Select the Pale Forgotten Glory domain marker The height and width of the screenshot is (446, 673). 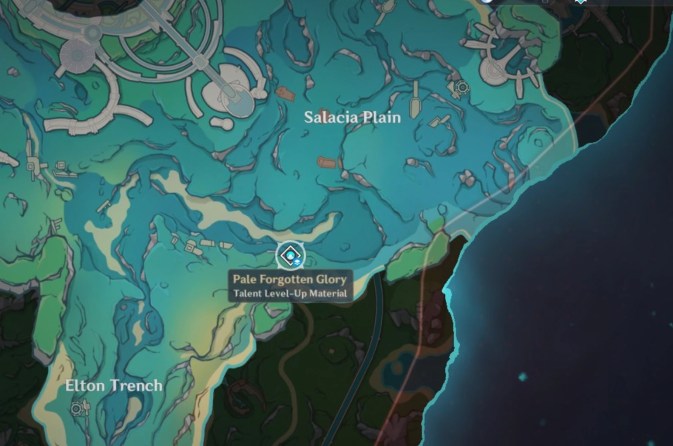click(288, 252)
